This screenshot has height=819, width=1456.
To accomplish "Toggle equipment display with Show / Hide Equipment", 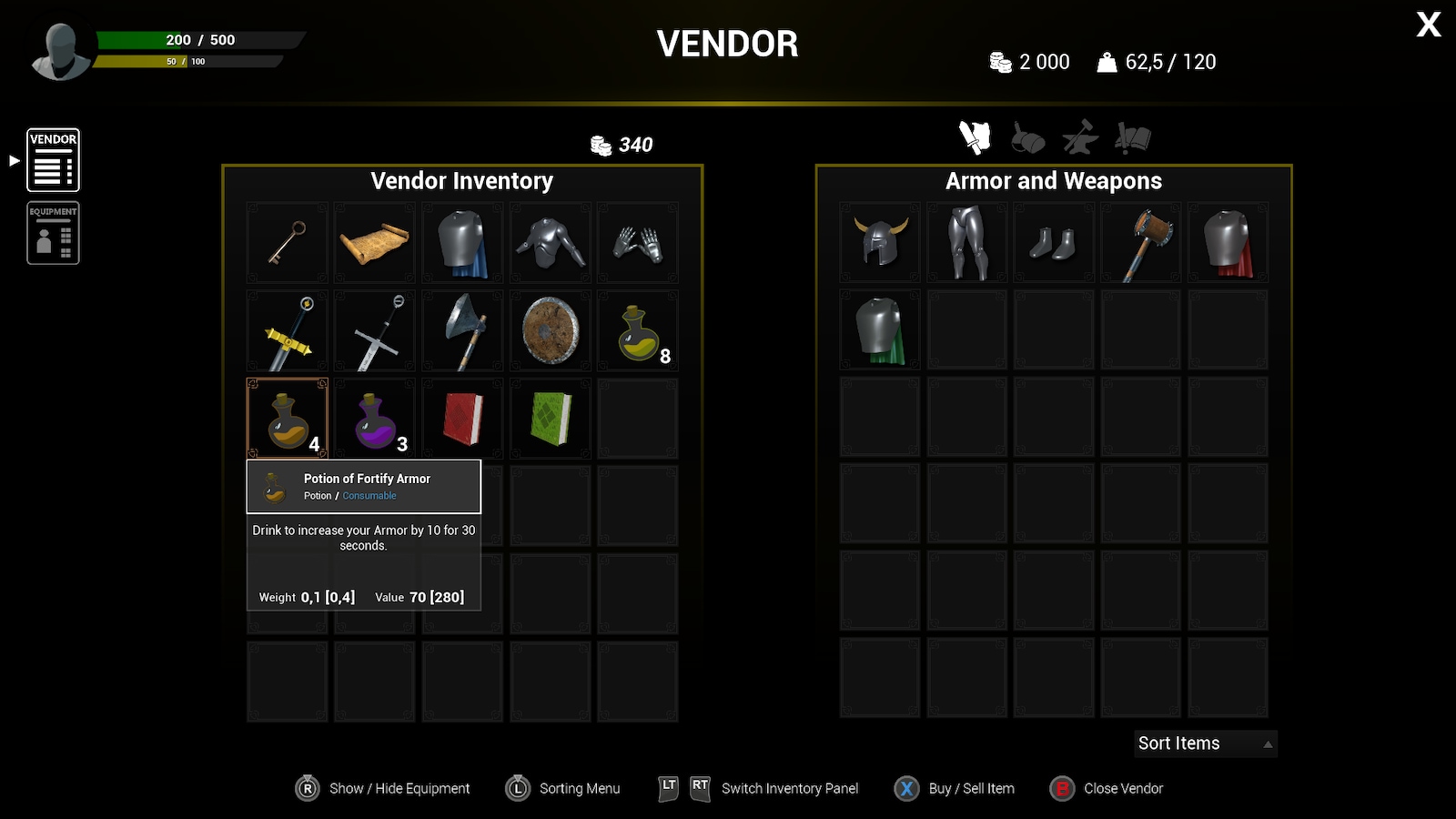I will point(382,788).
